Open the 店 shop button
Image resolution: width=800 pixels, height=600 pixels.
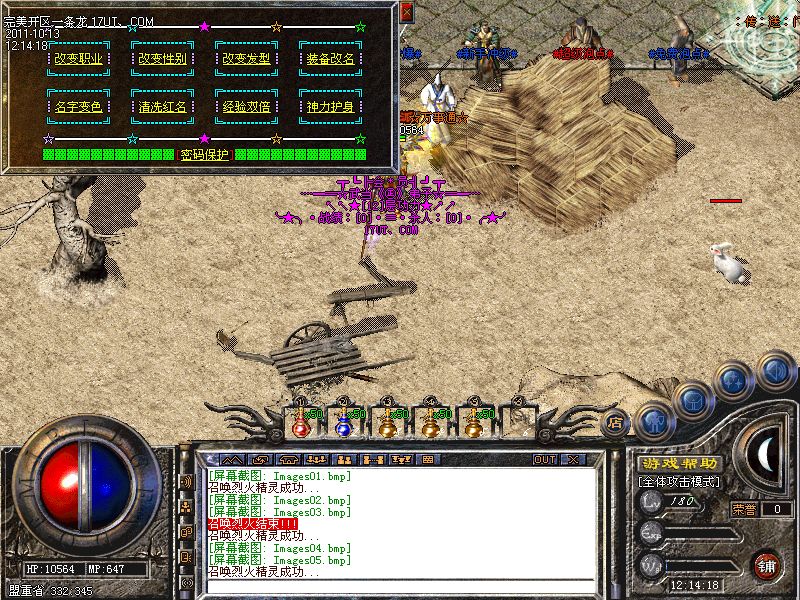tap(615, 423)
